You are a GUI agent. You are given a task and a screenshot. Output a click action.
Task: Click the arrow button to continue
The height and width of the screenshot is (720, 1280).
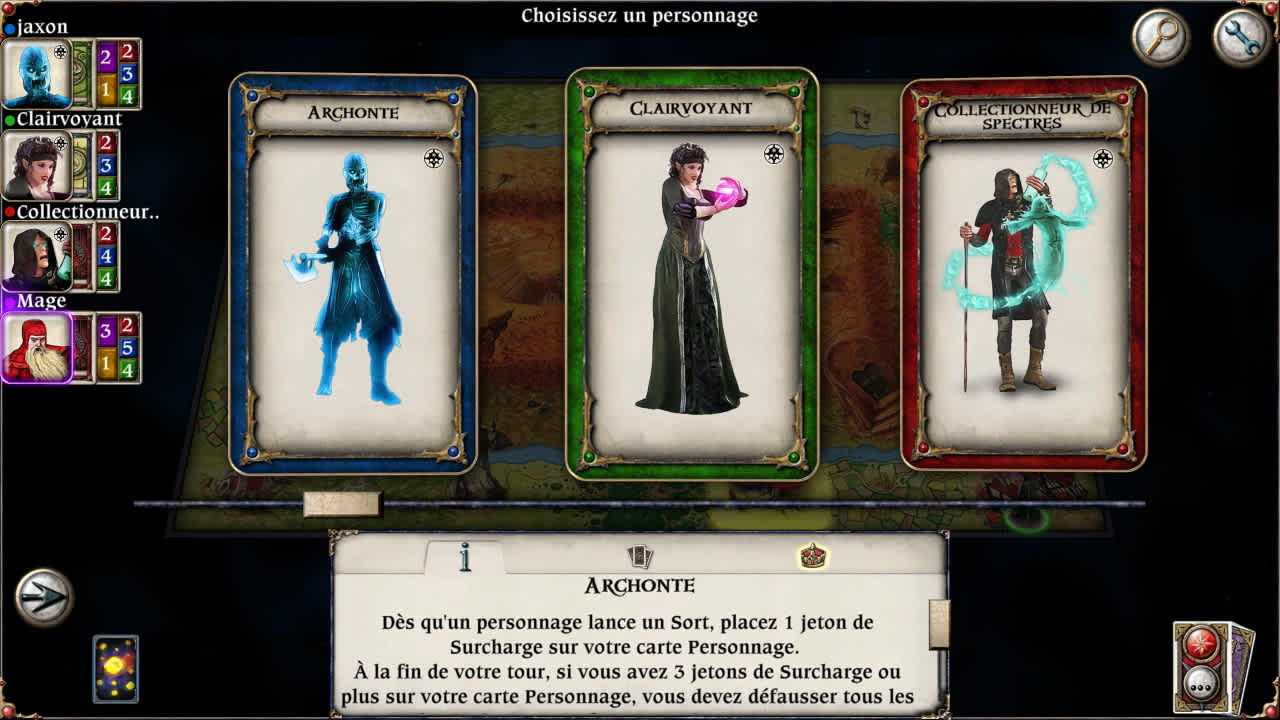(x=44, y=597)
